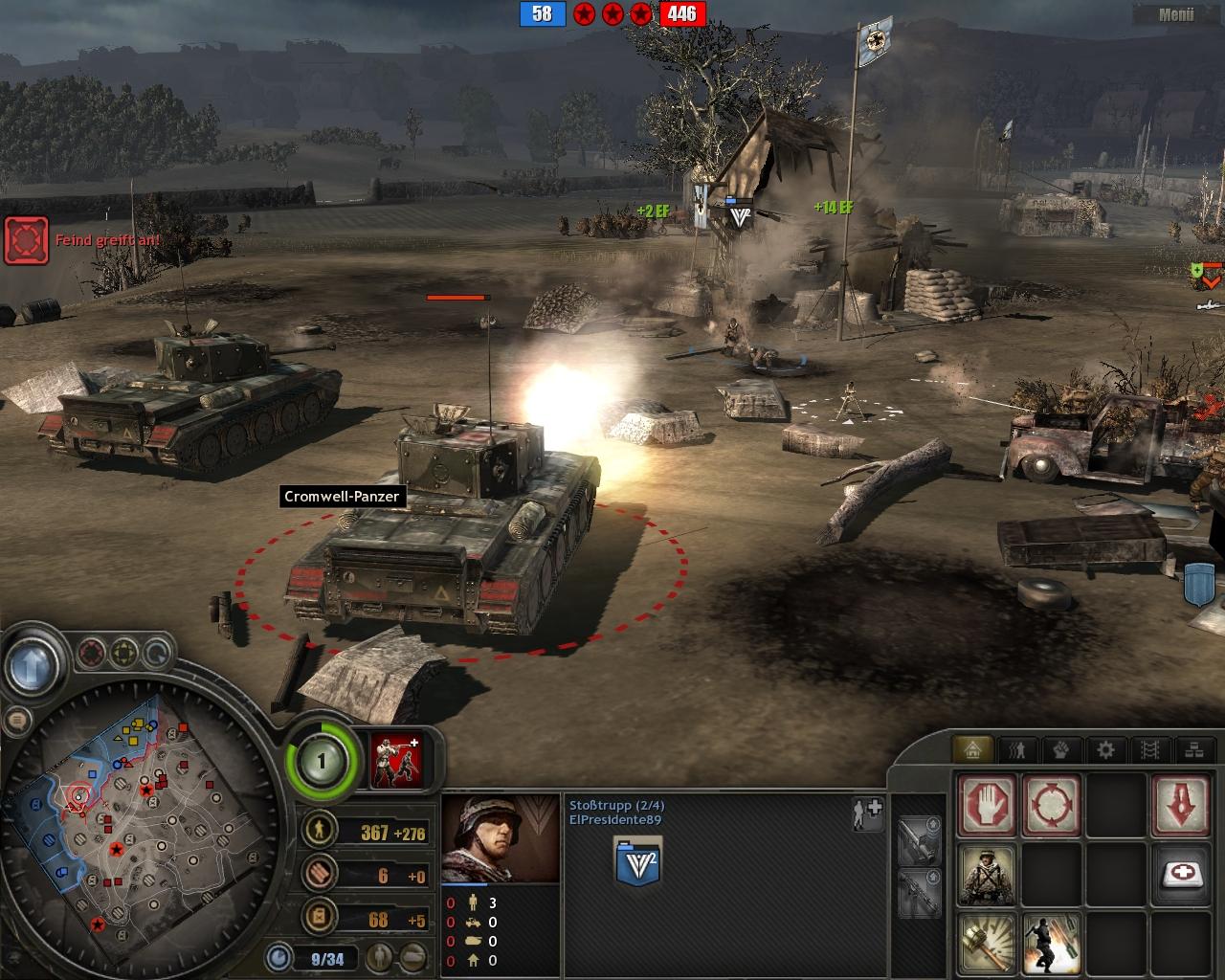This screenshot has height=980, width=1225.
Task: Select the soldier portrait ability slot
Action: point(987,873)
